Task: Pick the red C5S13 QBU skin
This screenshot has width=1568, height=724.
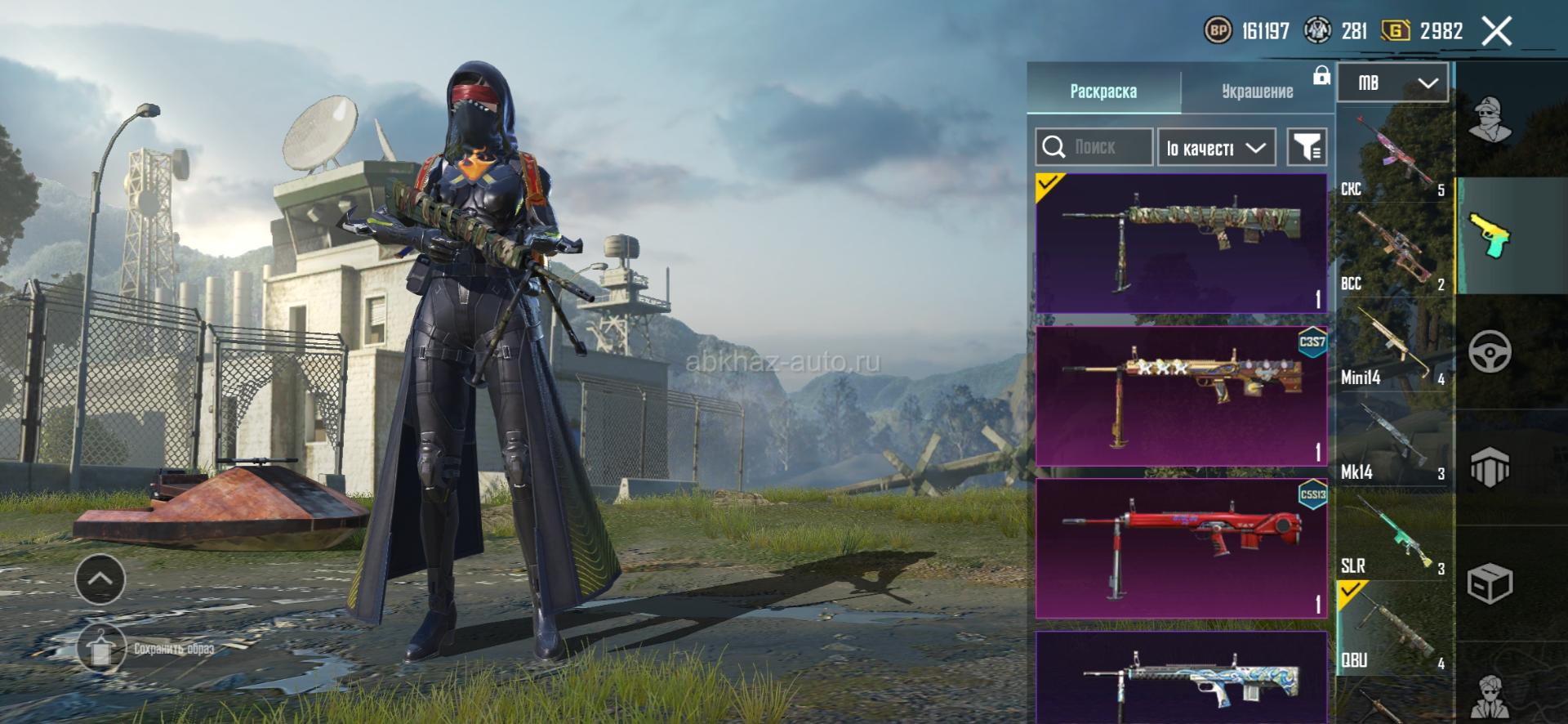Action: [x=1181, y=548]
